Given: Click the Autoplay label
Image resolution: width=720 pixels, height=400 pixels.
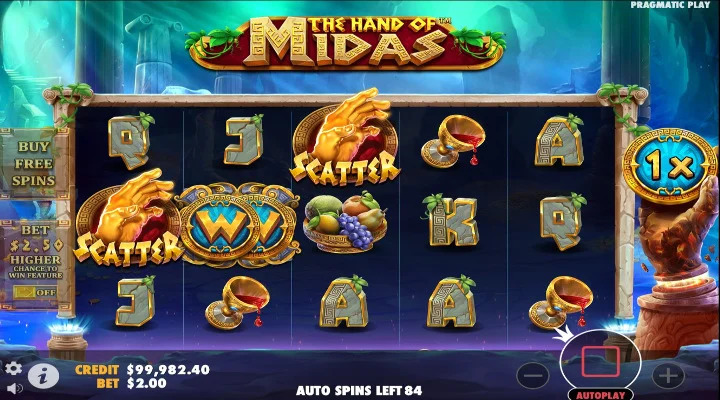Looking at the screenshot, I should pyautogui.click(x=600, y=394).
